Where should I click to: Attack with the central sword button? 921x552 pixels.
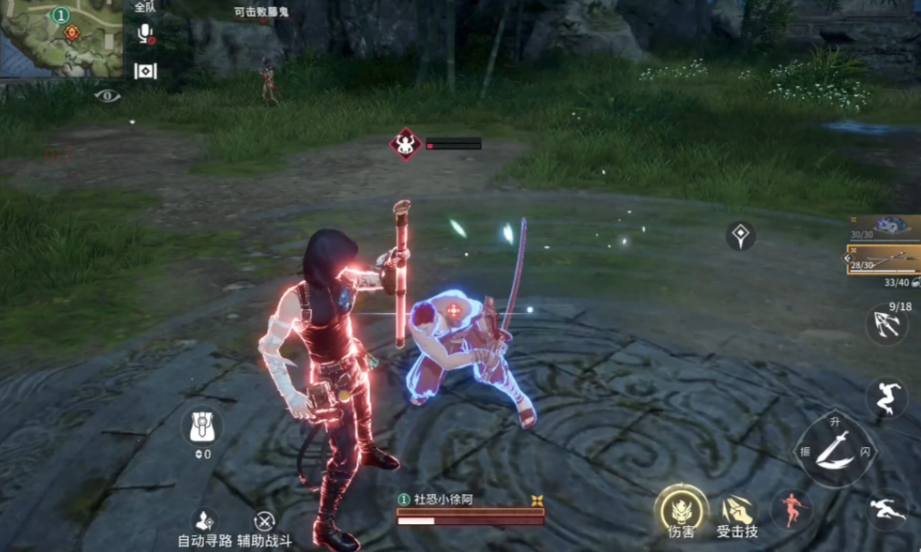[x=834, y=451]
